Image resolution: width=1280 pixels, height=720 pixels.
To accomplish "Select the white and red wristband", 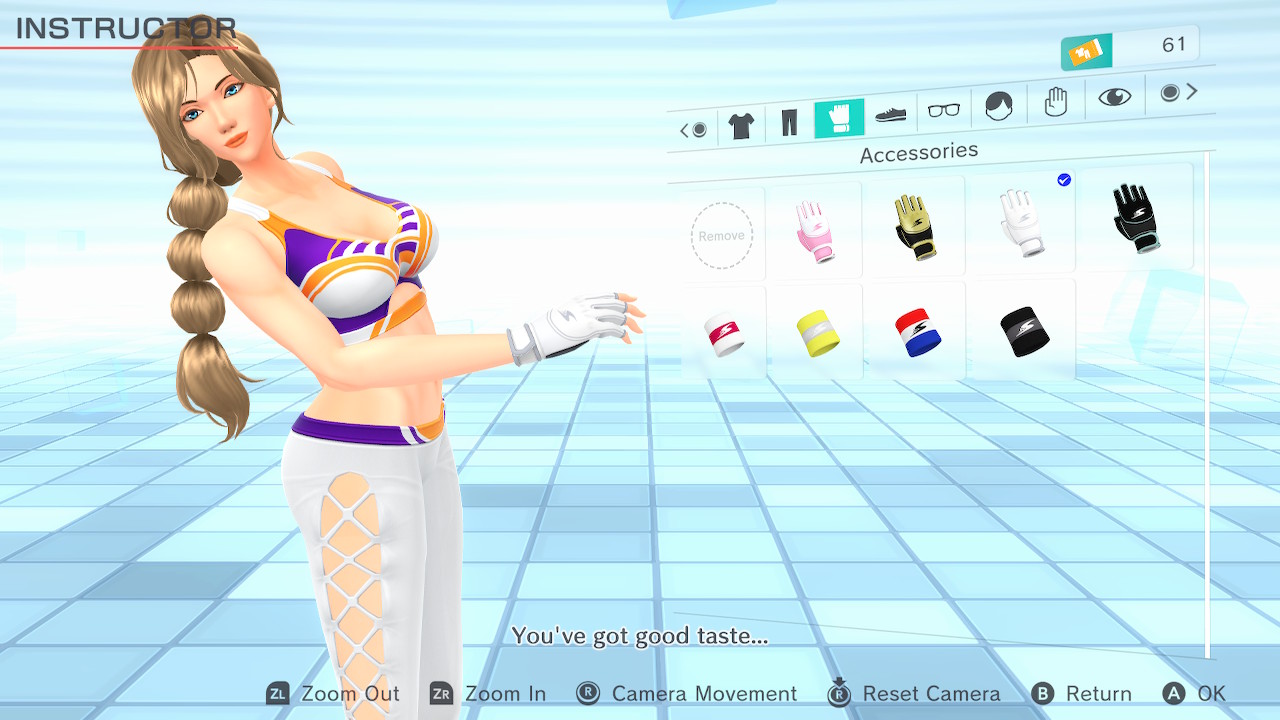I will (x=723, y=334).
